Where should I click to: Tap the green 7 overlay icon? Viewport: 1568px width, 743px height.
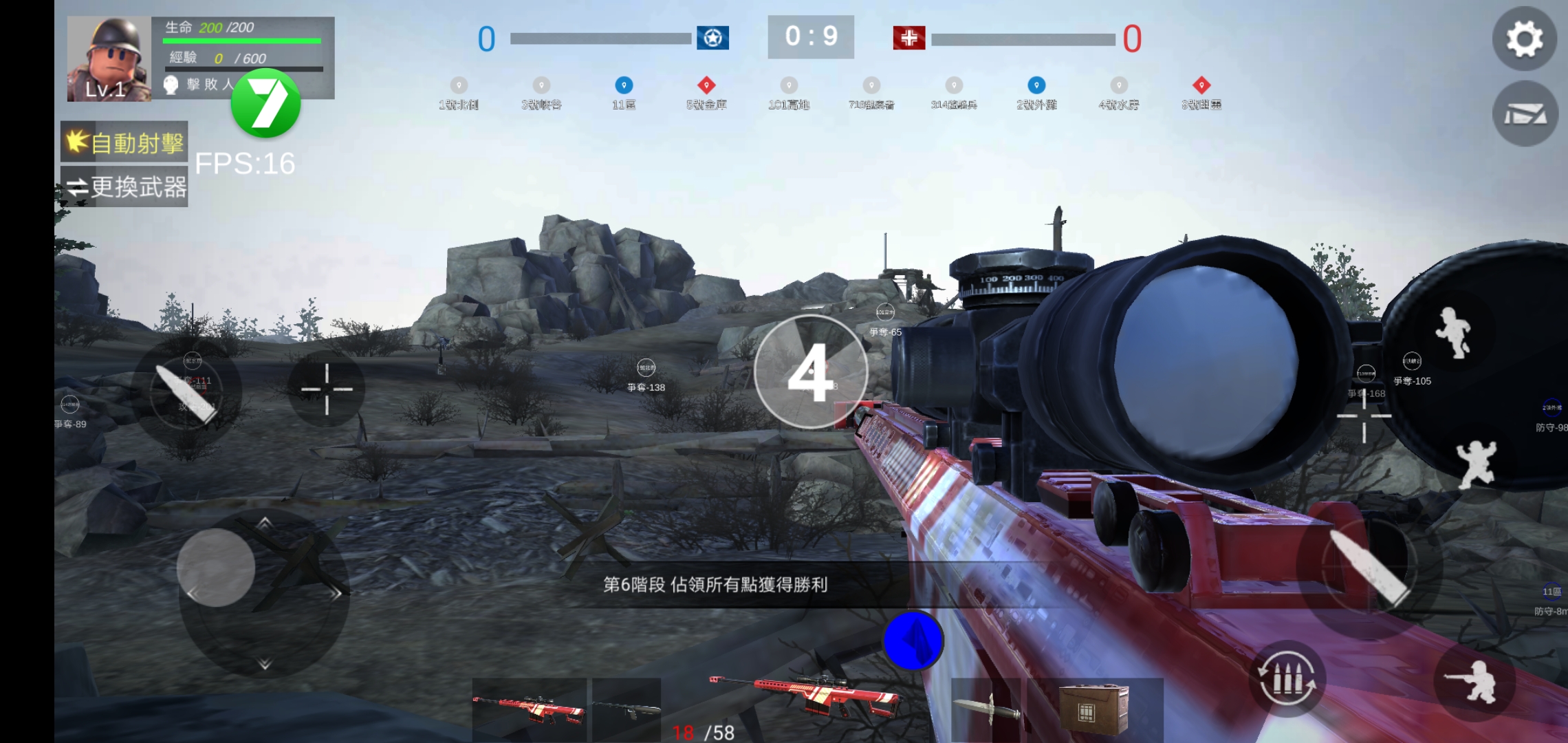pyautogui.click(x=265, y=103)
